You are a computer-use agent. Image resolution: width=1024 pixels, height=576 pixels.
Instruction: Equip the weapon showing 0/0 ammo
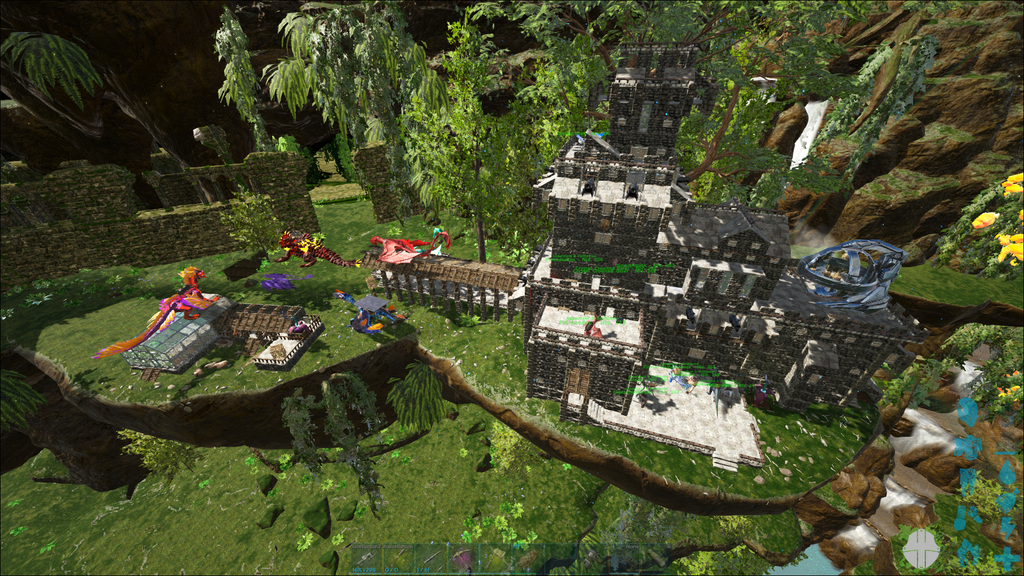398,559
